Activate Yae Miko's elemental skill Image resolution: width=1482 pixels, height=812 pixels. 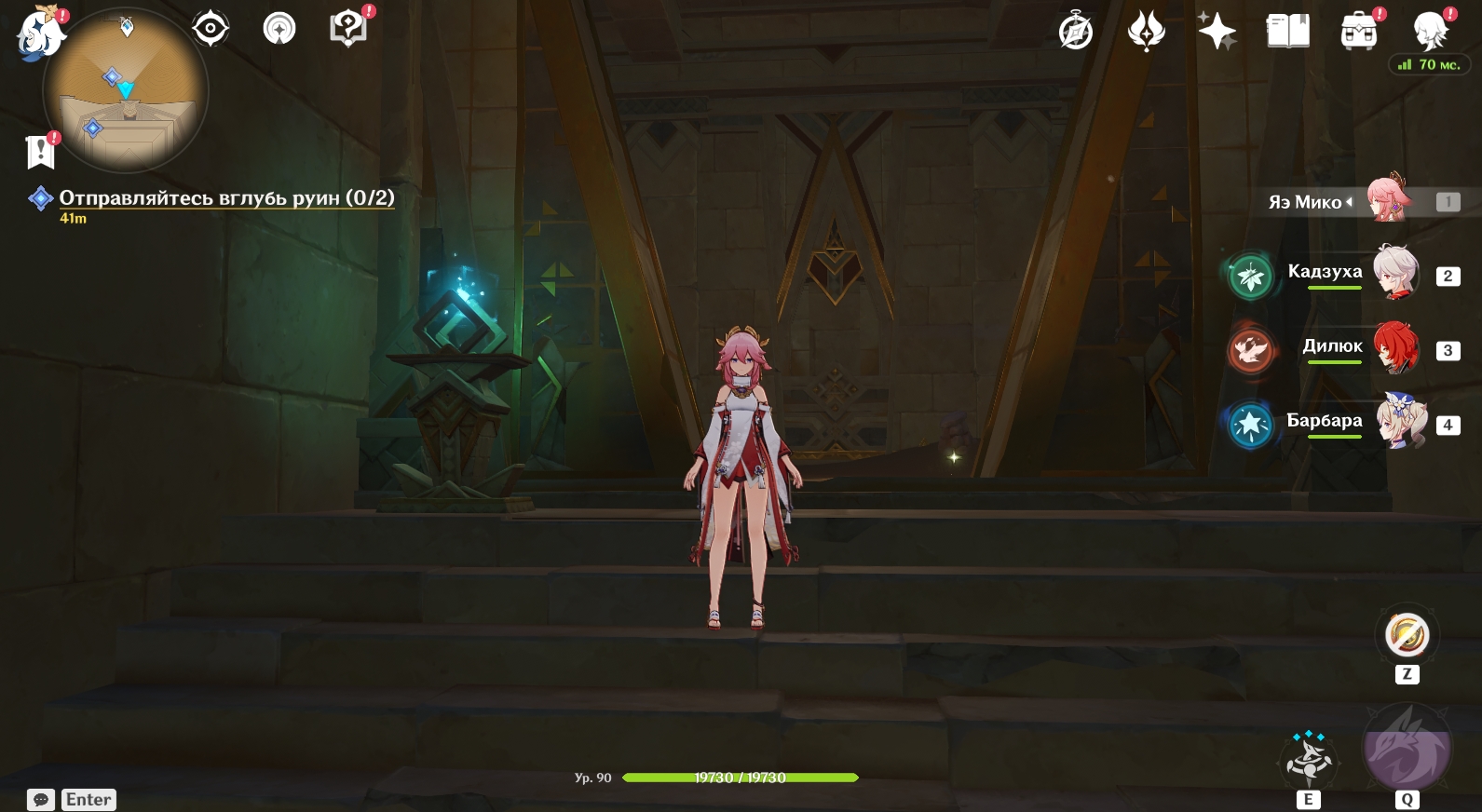[x=1308, y=759]
